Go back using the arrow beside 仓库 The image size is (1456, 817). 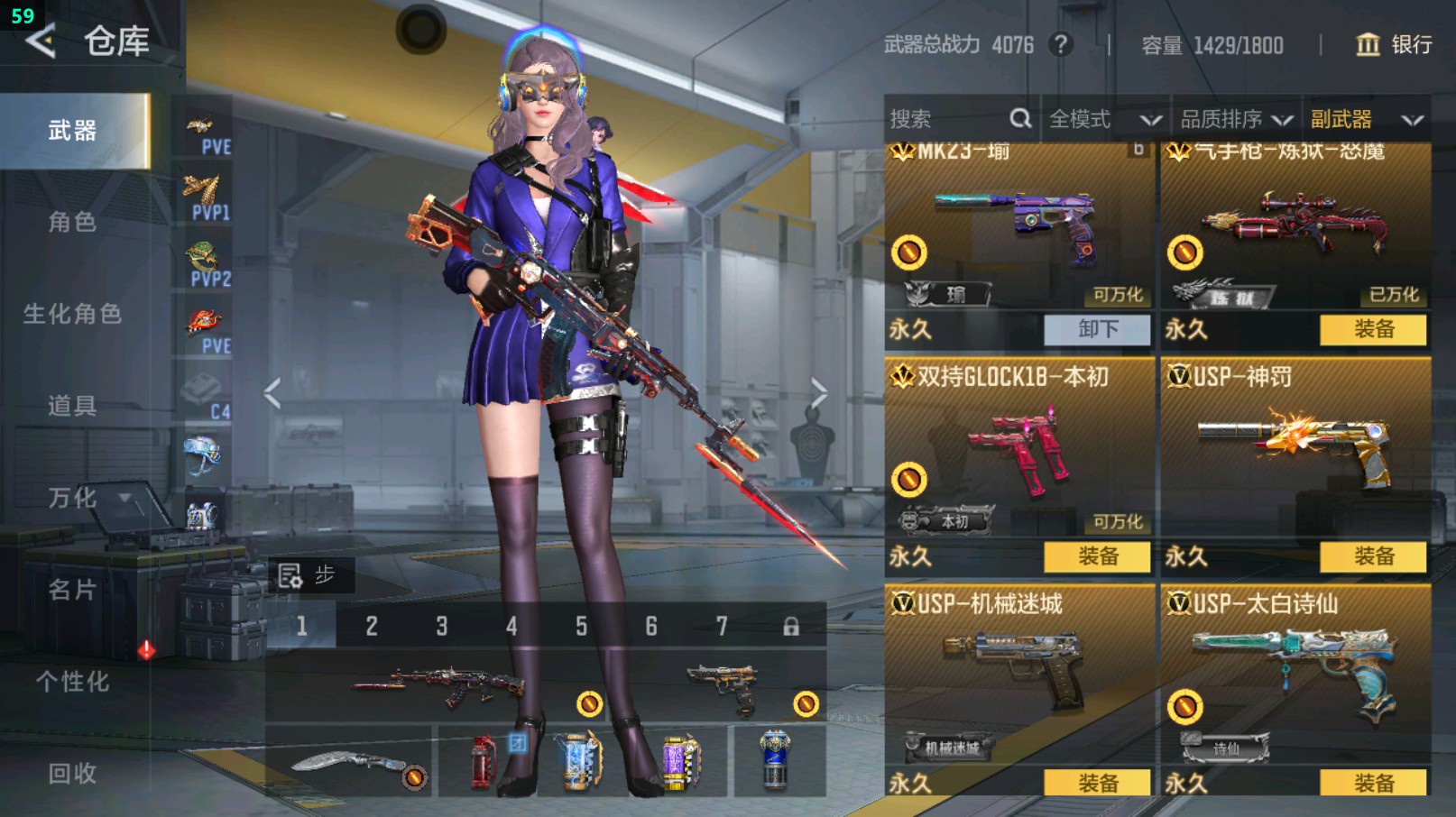pos(41,41)
